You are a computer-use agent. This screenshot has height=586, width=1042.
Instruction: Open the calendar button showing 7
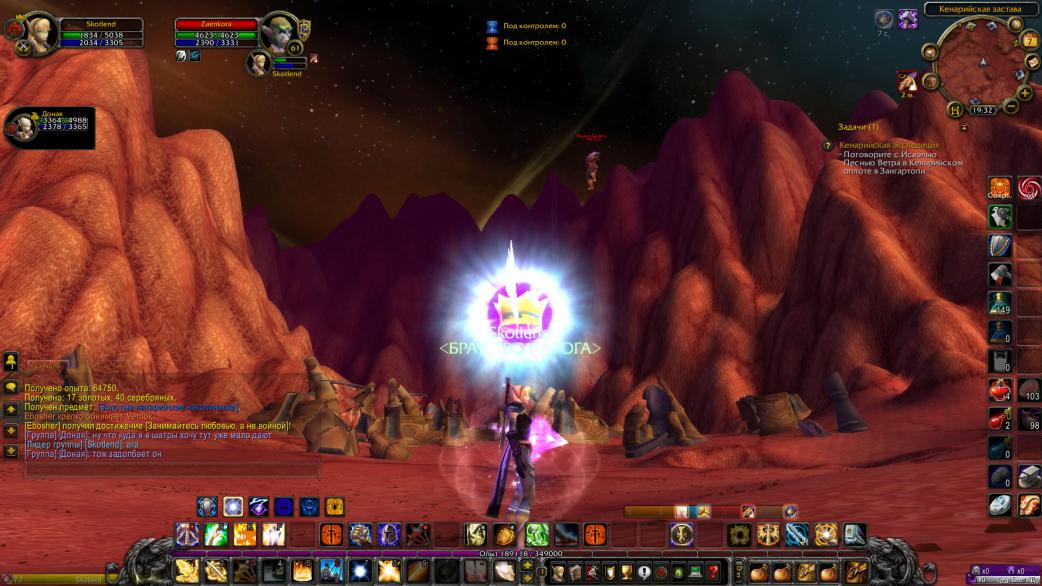click(x=1031, y=40)
